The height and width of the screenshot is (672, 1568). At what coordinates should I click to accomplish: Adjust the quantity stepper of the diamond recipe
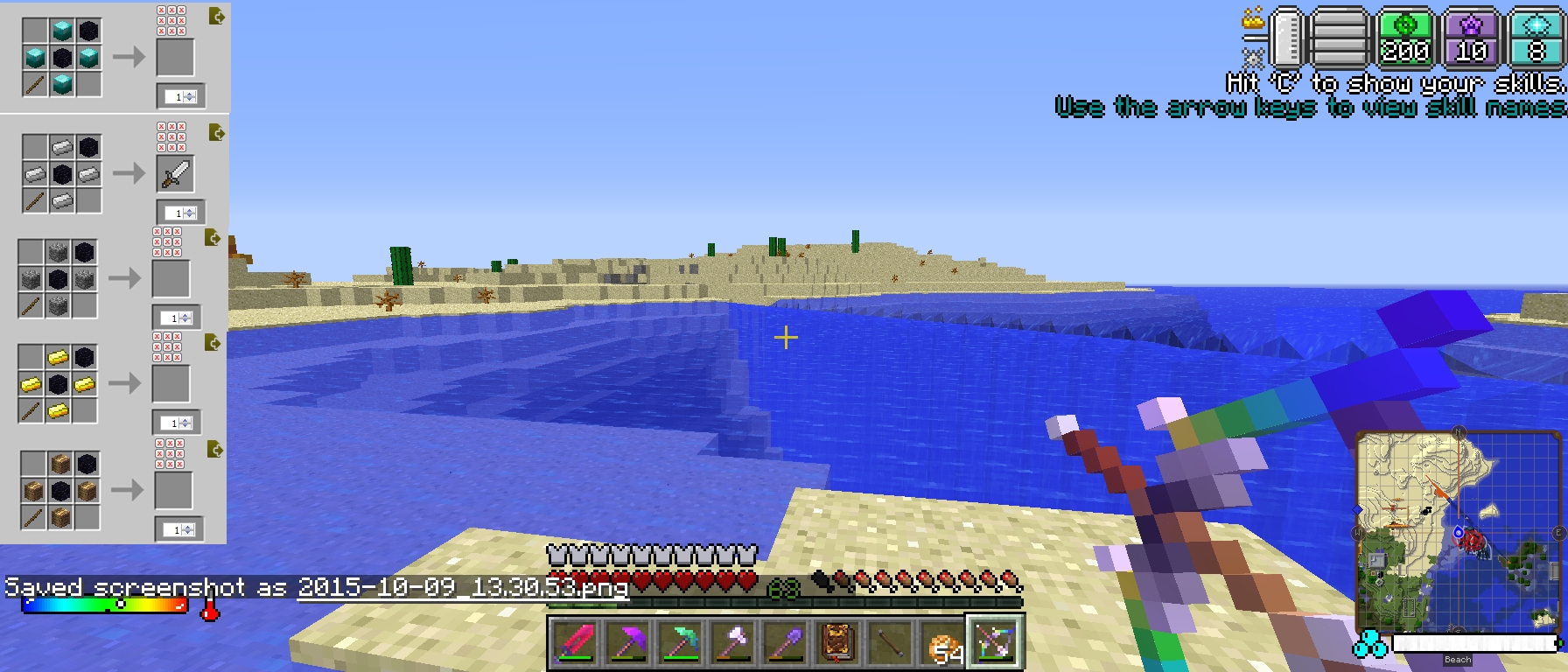(x=190, y=97)
